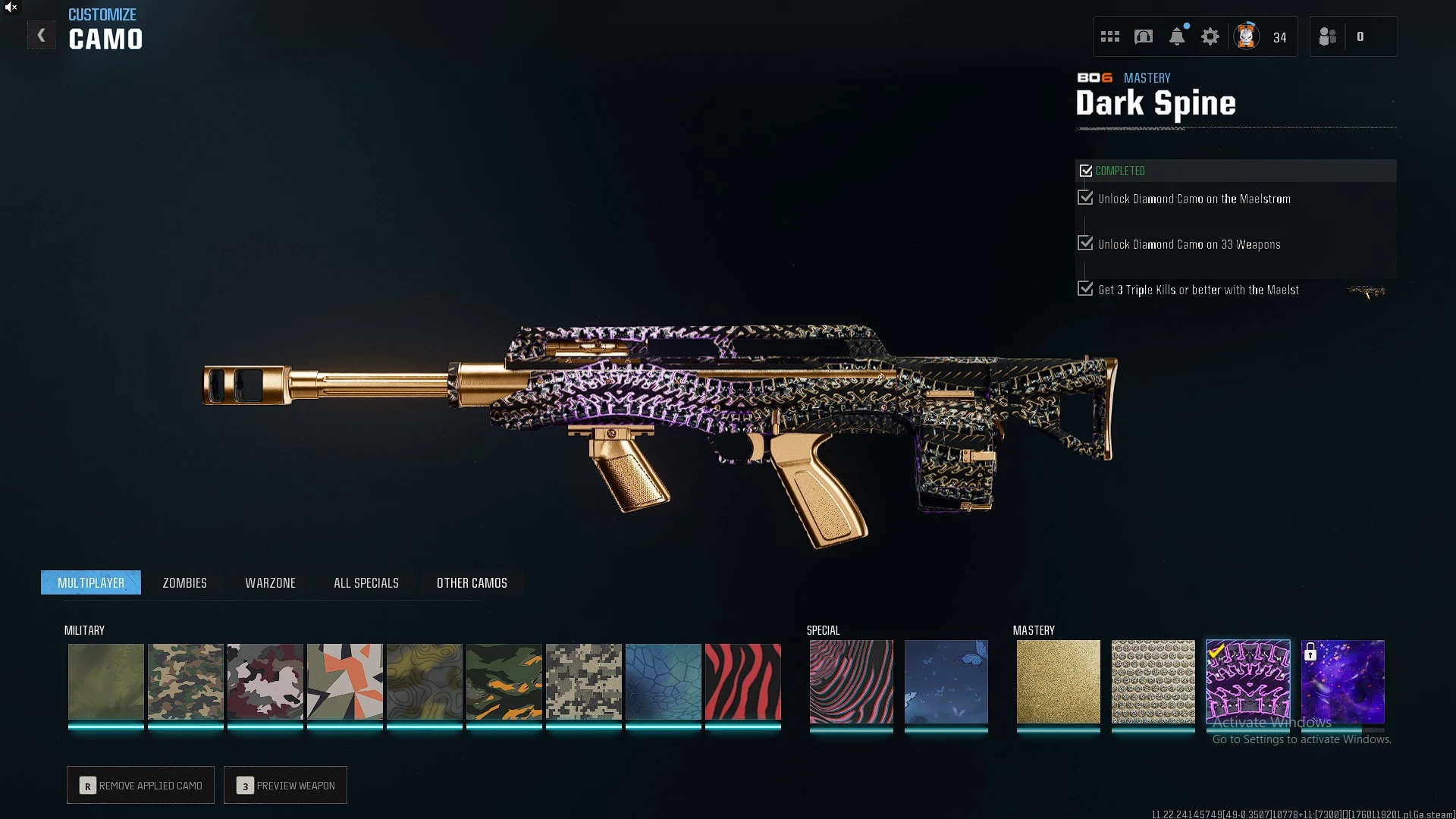This screenshot has width=1456, height=819.
Task: Apply the red tiger stripe camo
Action: coord(742,681)
